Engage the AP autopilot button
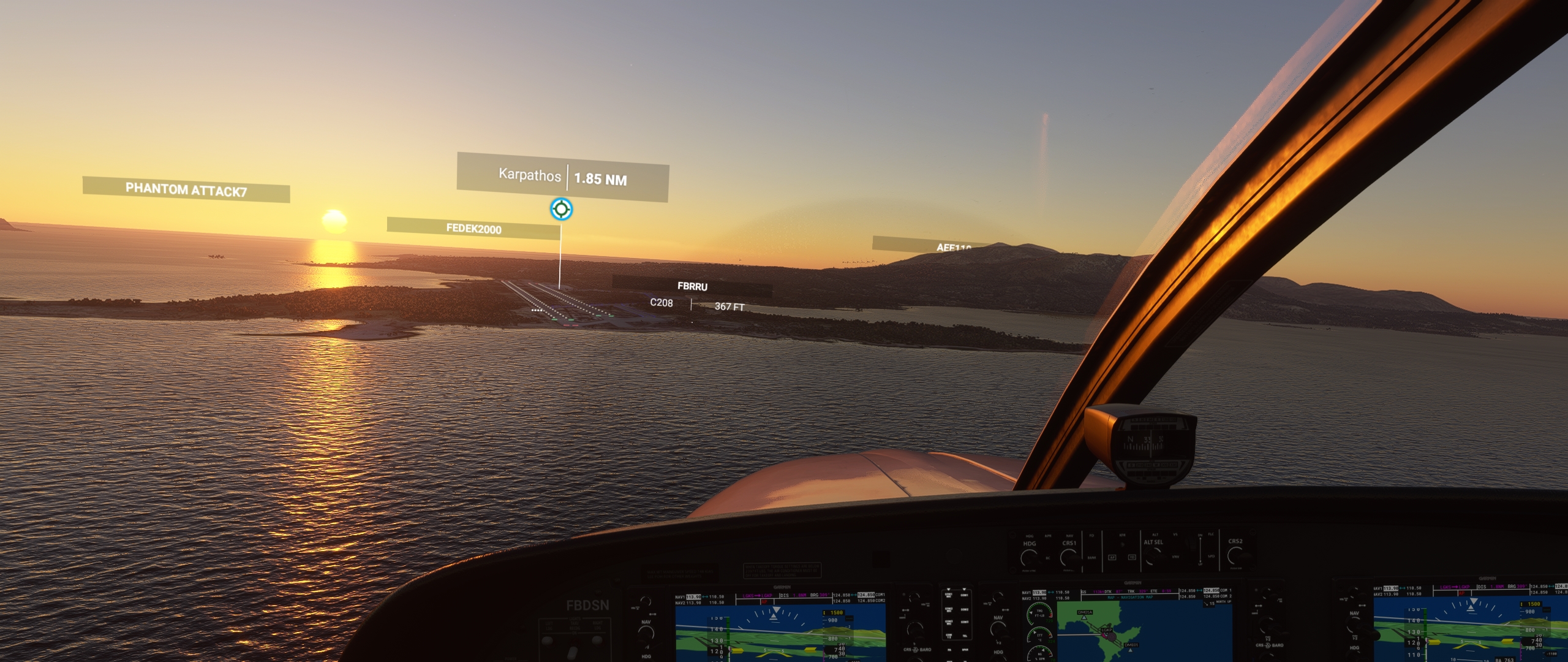Screen dimensions: 1568x662 pos(1112,558)
